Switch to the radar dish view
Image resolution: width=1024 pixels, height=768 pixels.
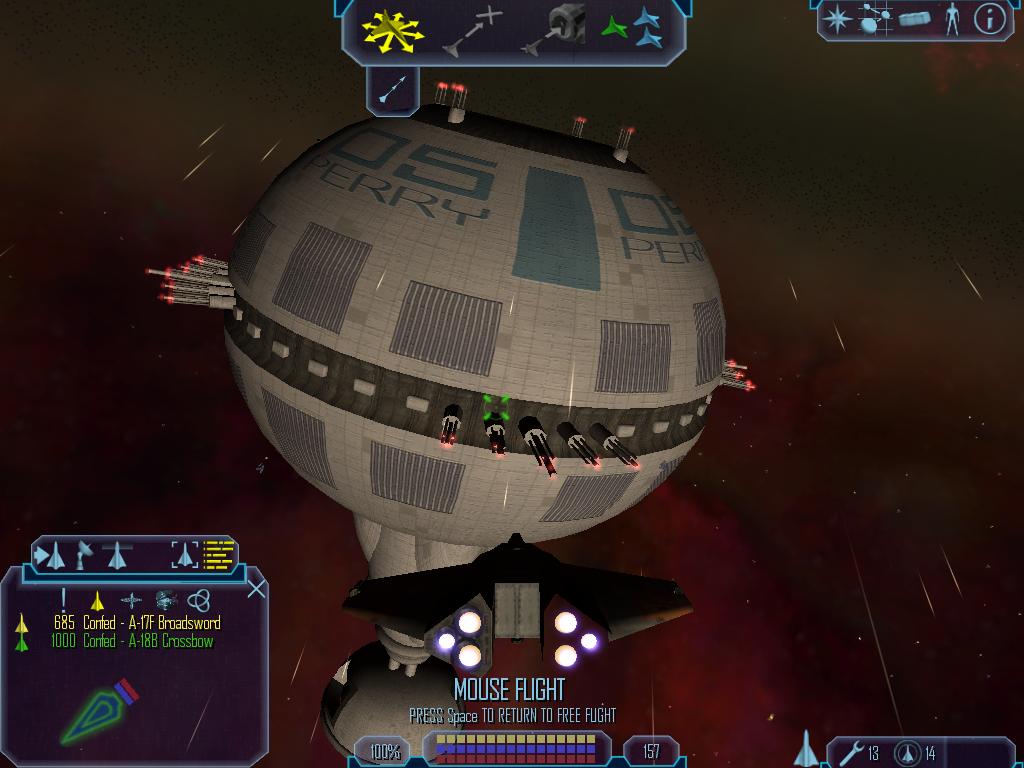[86, 553]
